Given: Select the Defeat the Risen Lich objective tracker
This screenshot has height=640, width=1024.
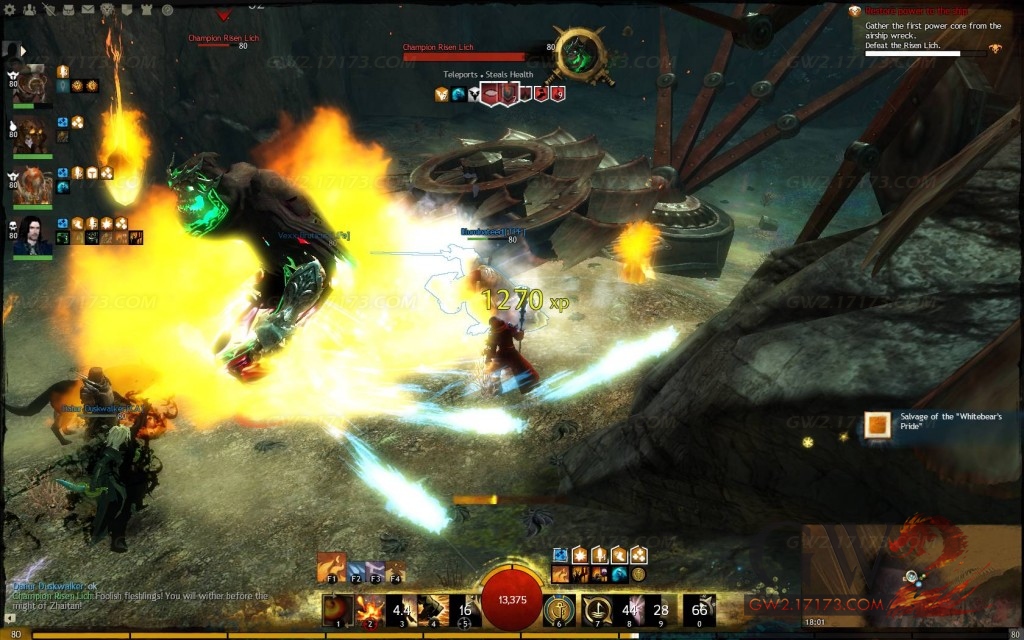Looking at the screenshot, I should point(908,46).
